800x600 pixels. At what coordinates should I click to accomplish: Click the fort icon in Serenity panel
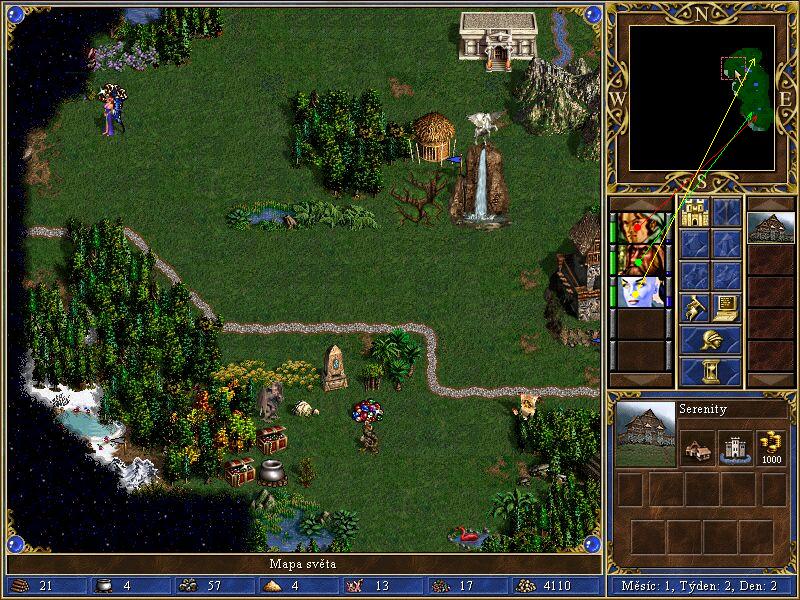[735, 448]
